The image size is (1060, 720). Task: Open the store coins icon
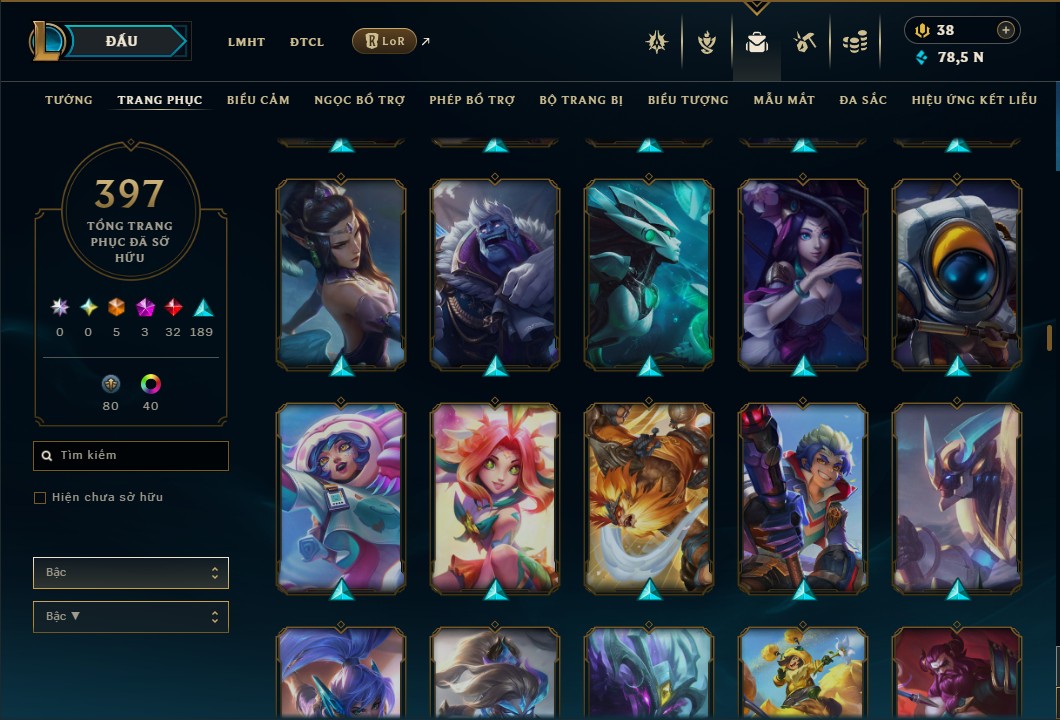coord(854,42)
